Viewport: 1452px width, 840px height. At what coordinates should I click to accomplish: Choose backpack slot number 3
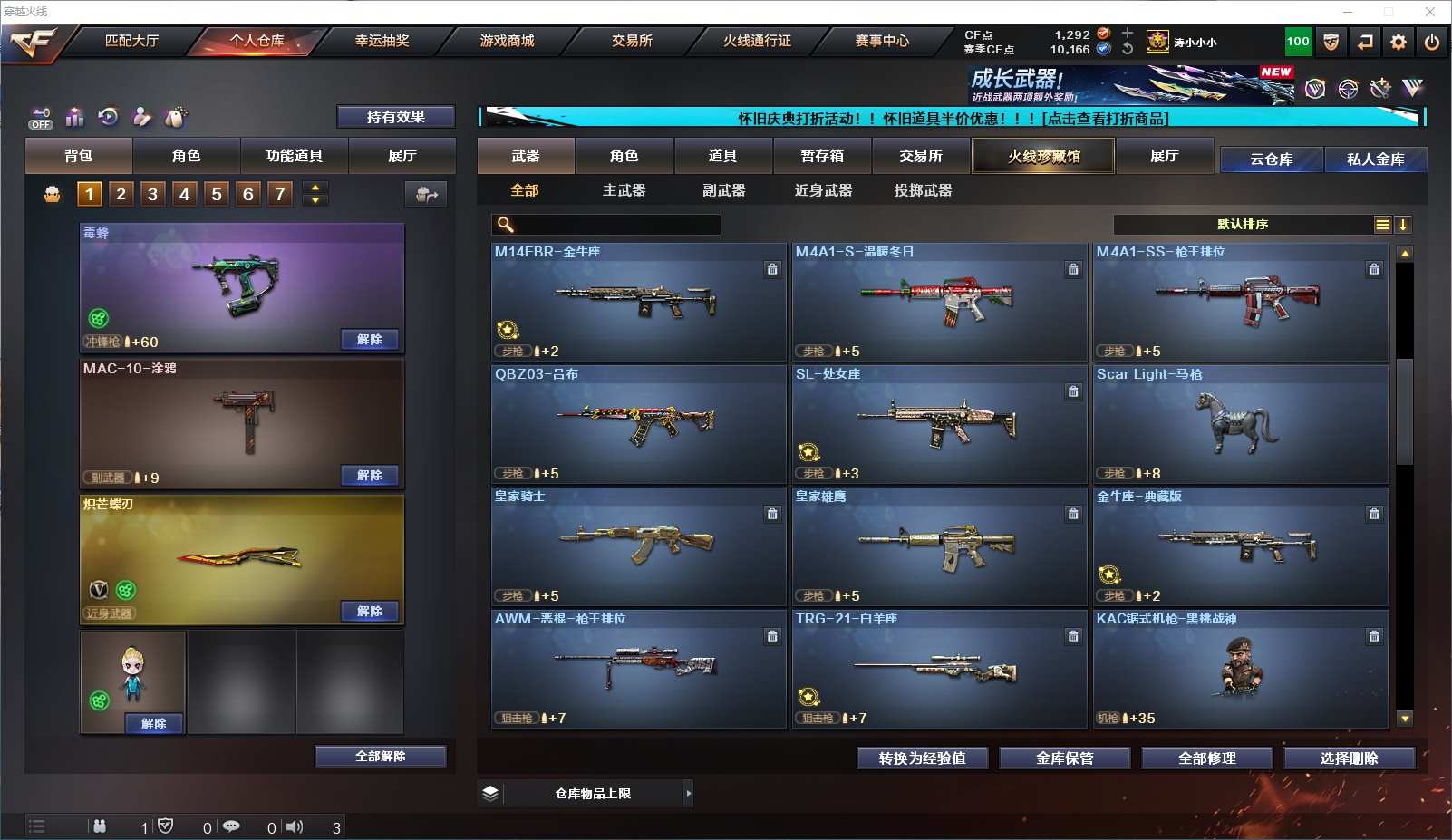click(x=152, y=194)
